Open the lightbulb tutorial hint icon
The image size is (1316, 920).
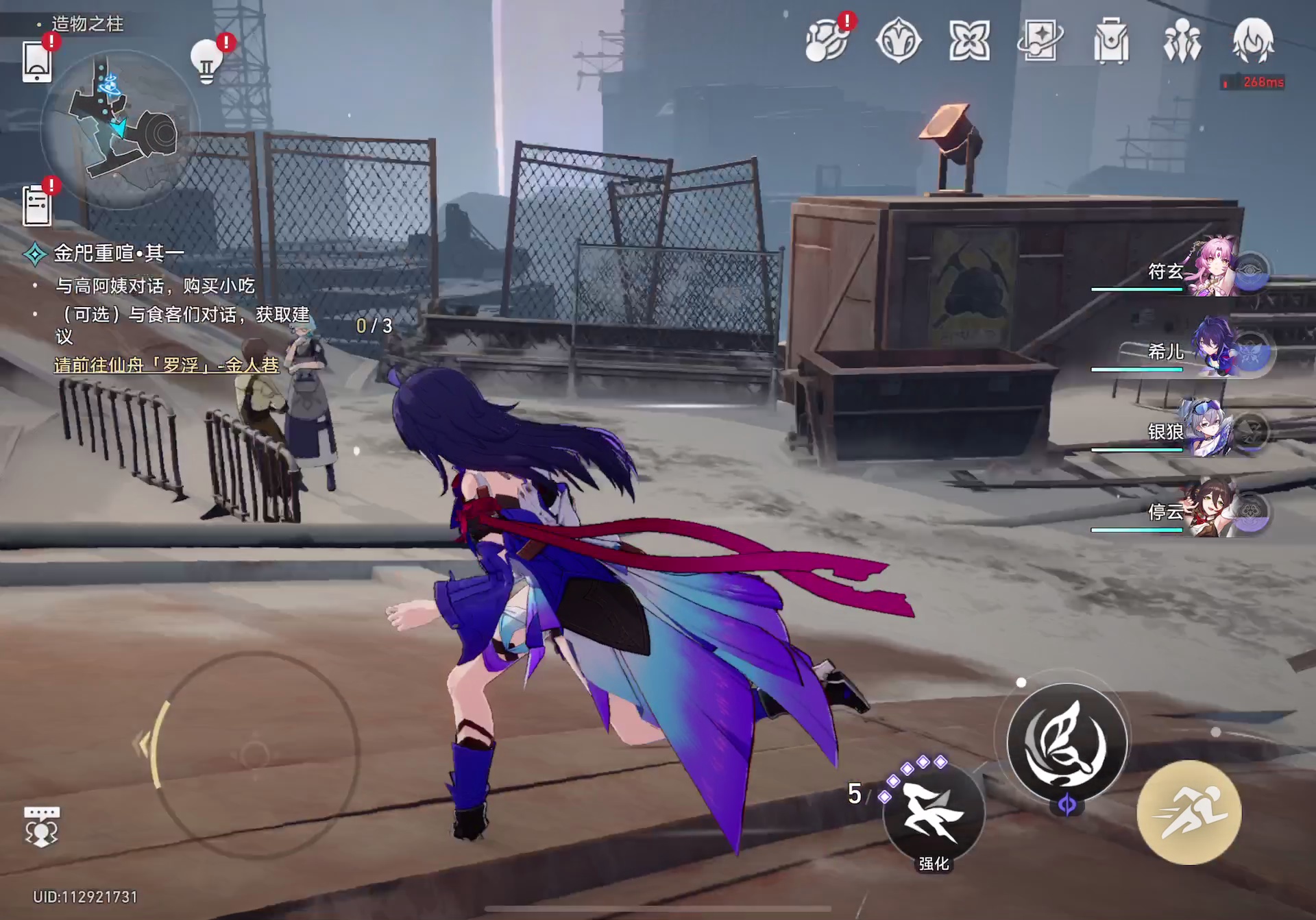[x=206, y=60]
